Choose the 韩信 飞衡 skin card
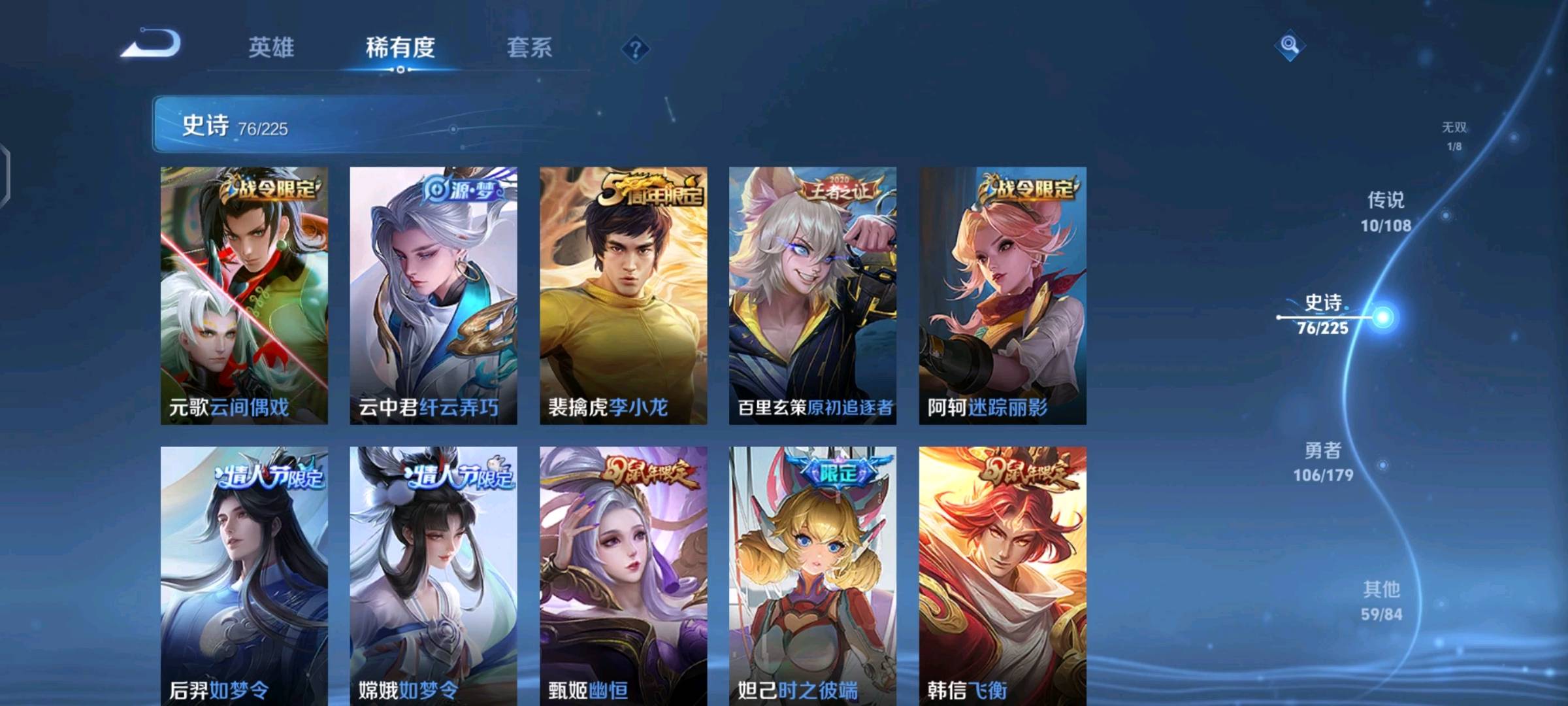The width and height of the screenshot is (1568, 706). coord(1002,575)
